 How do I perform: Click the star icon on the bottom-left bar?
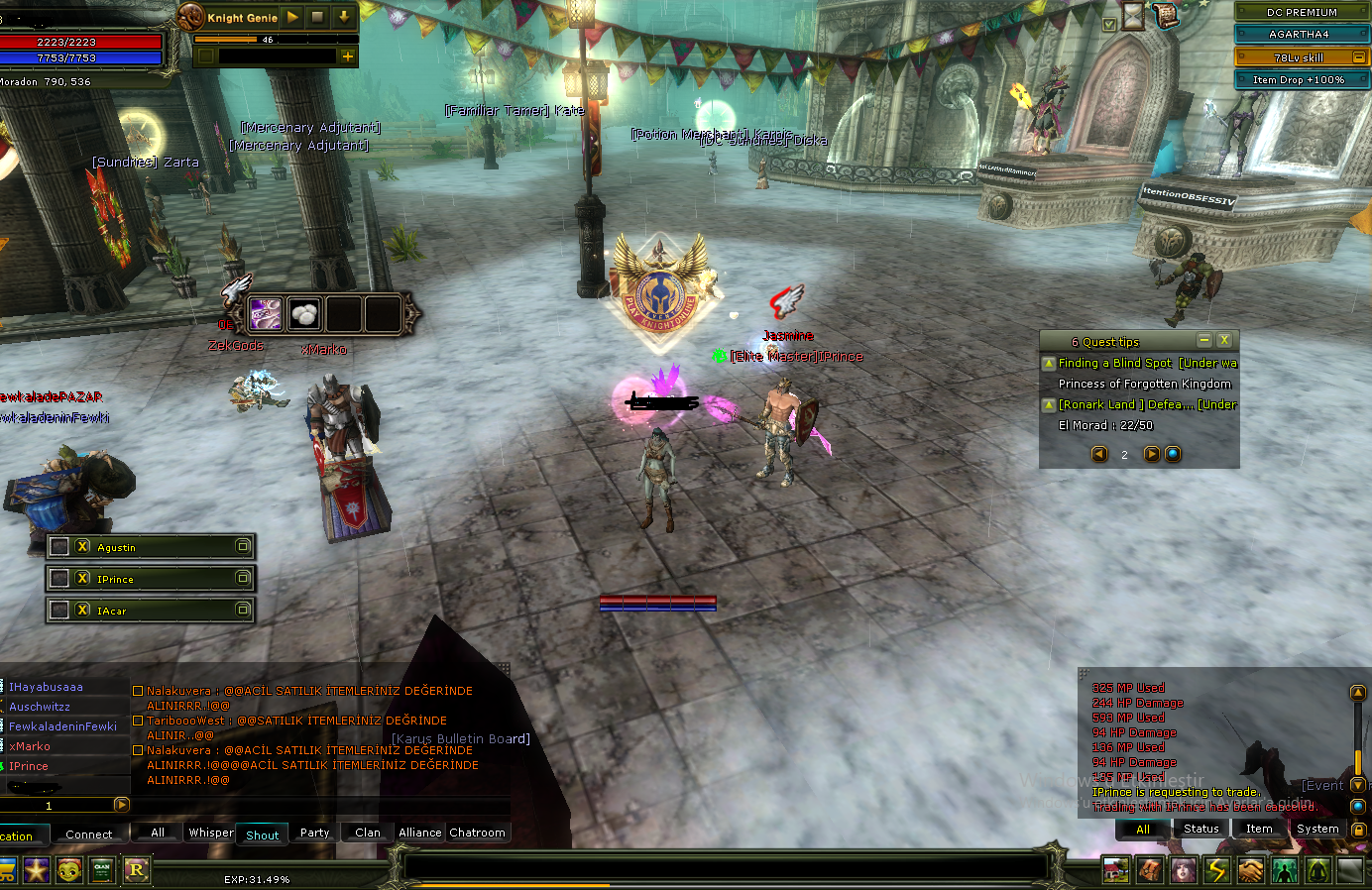[36, 870]
